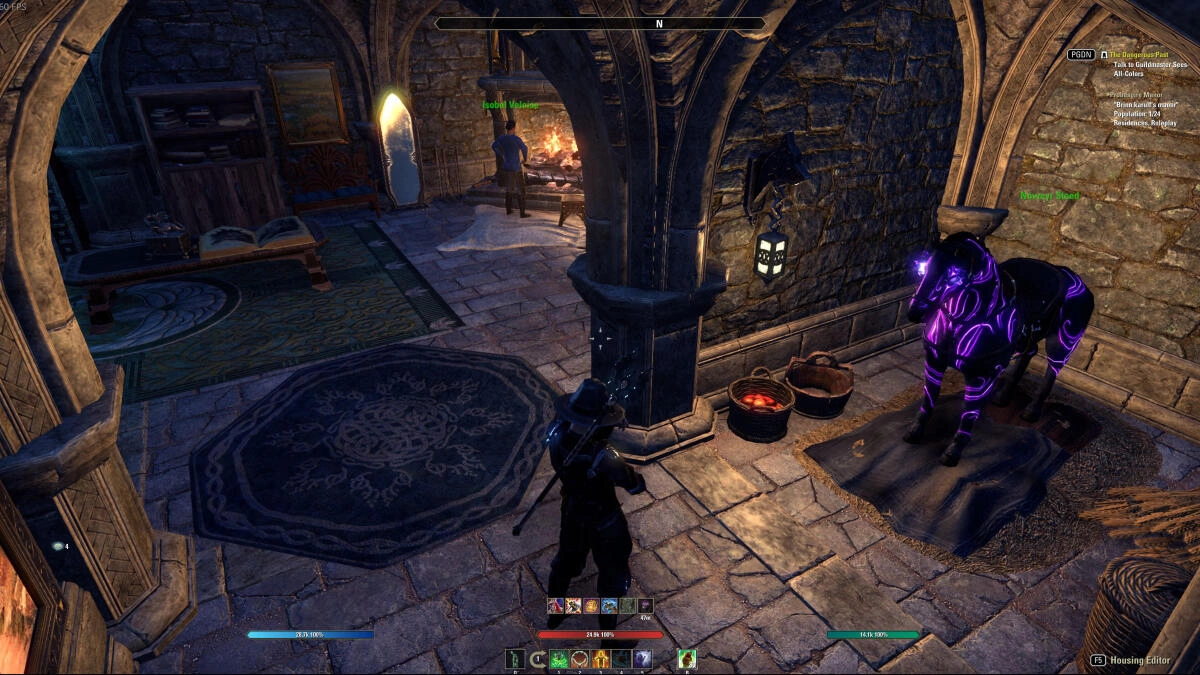Cast the golden glowing figure ability
Image resolution: width=1200 pixels, height=675 pixels.
600,659
